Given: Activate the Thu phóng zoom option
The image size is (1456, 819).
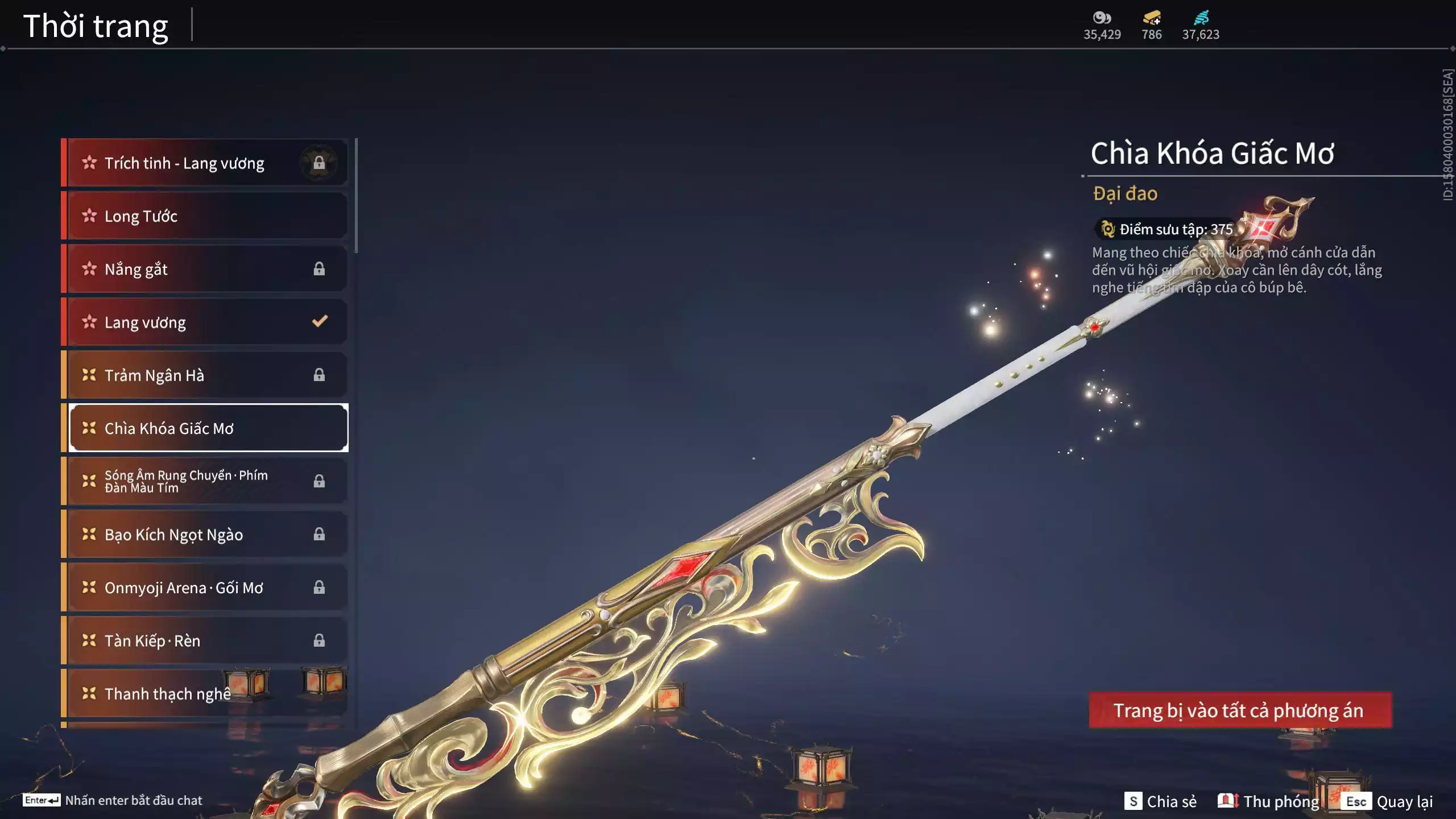Looking at the screenshot, I should (x=1269, y=801).
